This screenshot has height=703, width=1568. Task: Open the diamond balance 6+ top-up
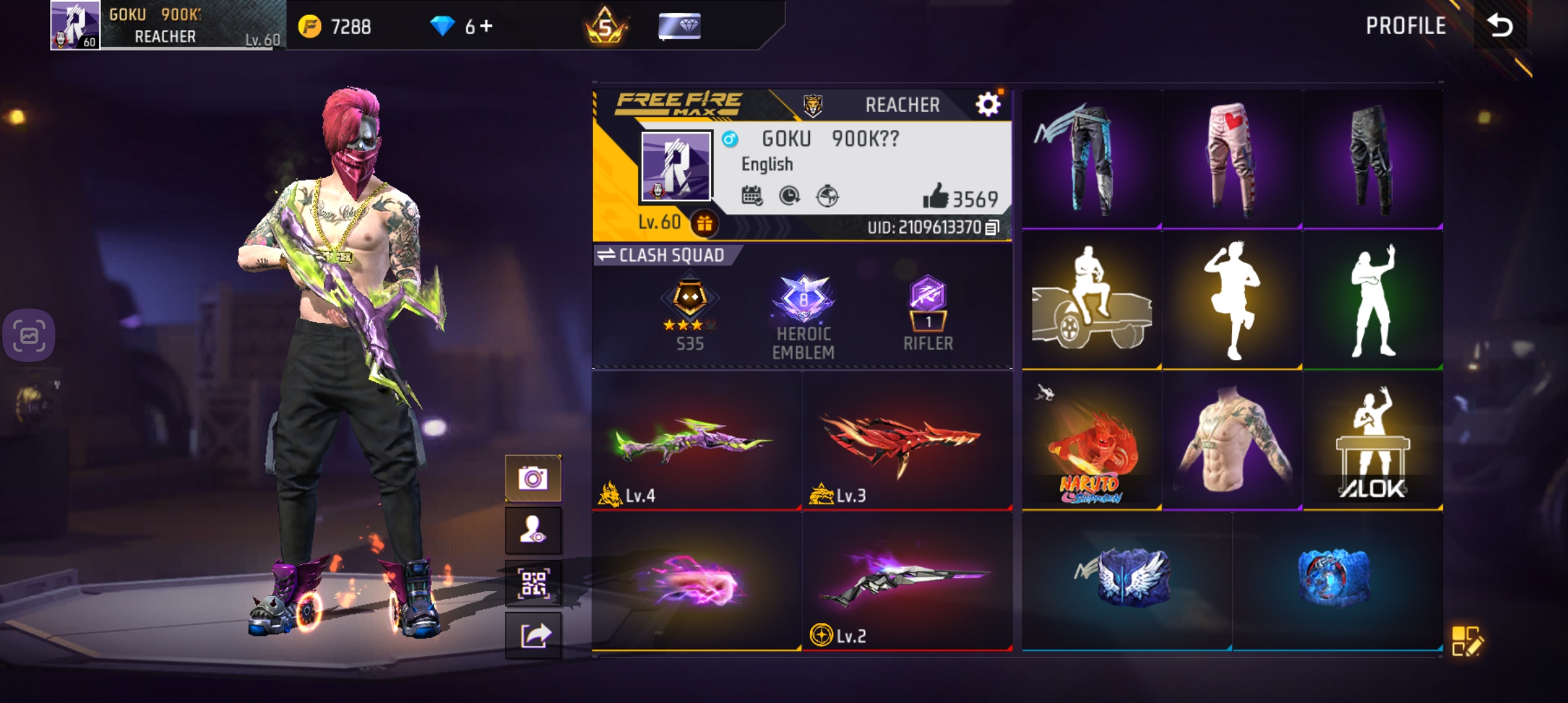click(x=462, y=26)
